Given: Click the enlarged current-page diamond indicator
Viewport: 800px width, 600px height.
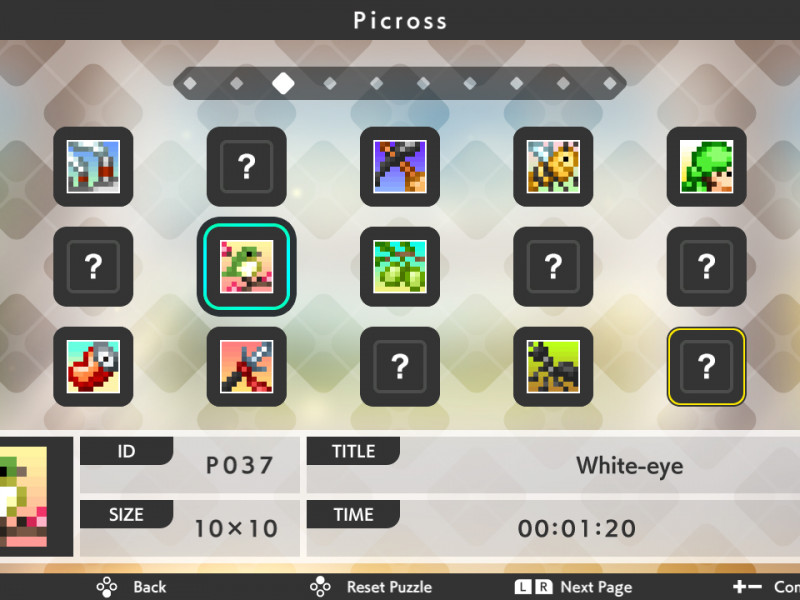Looking at the screenshot, I should pos(283,83).
